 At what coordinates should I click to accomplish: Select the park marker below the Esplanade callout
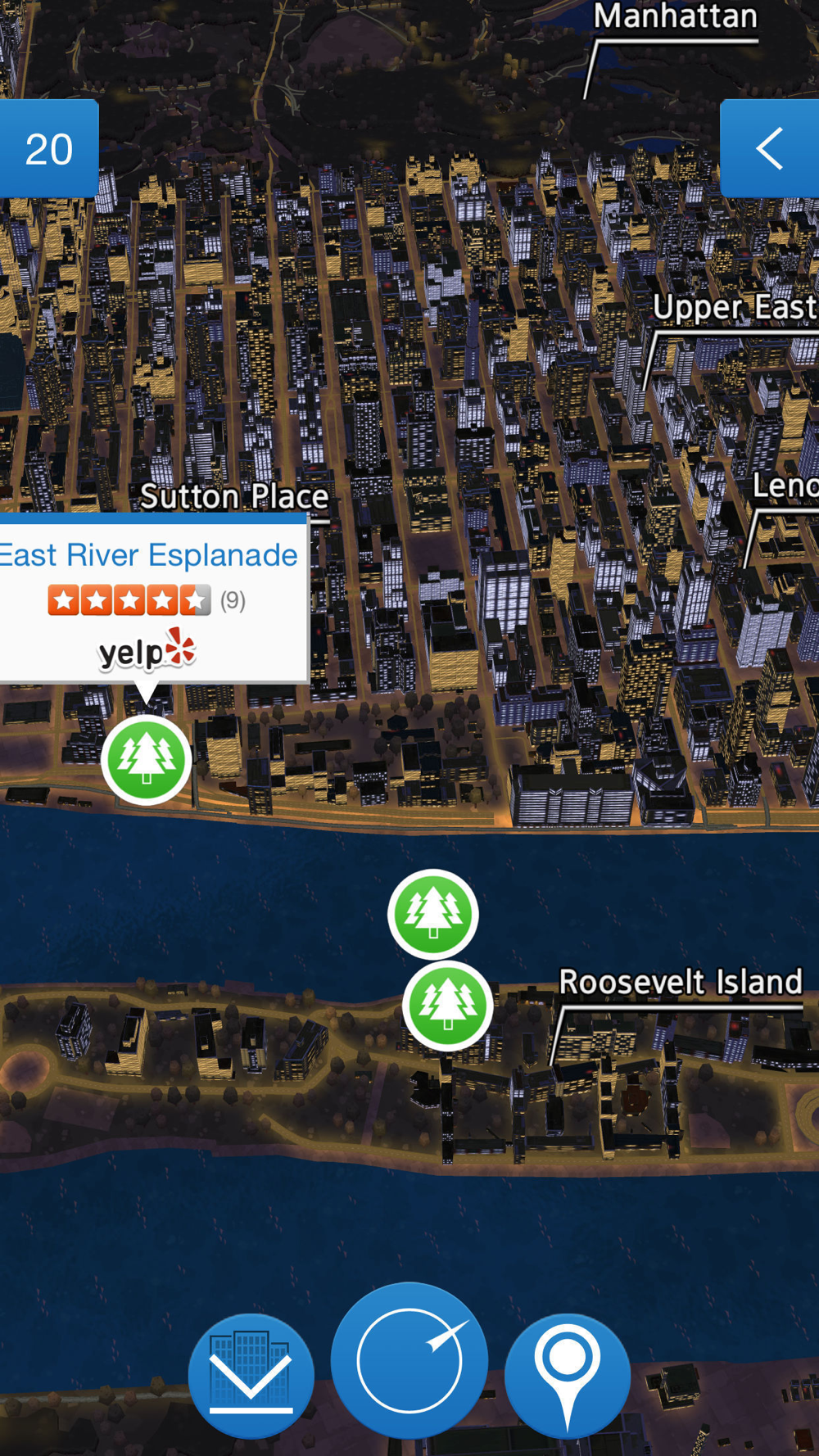coord(147,760)
